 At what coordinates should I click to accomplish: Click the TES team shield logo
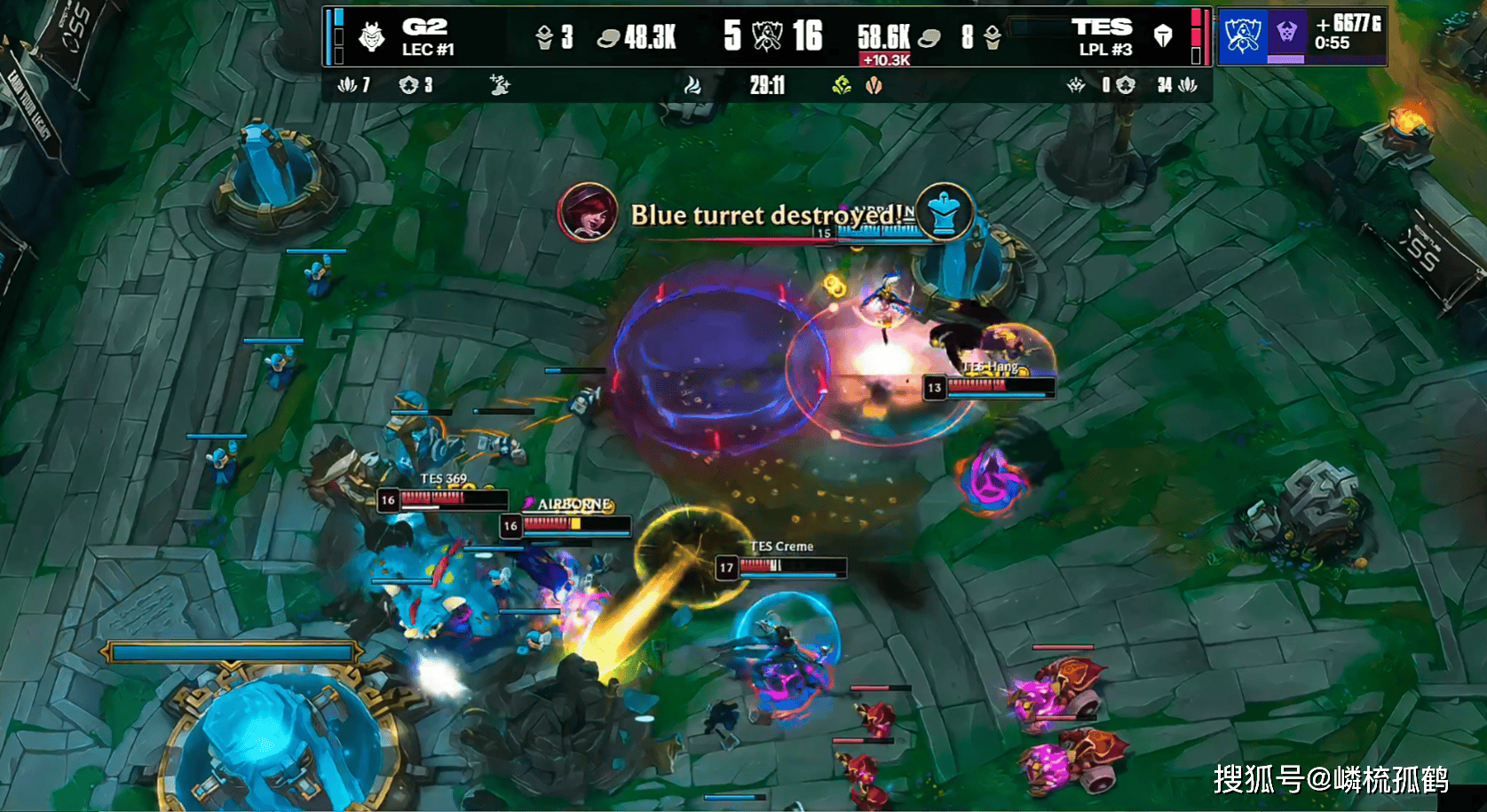(1162, 36)
